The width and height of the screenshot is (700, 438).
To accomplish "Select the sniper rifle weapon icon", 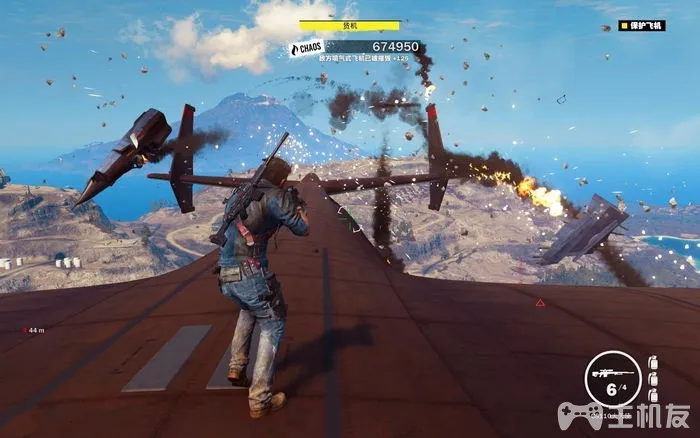I will click(x=608, y=367).
